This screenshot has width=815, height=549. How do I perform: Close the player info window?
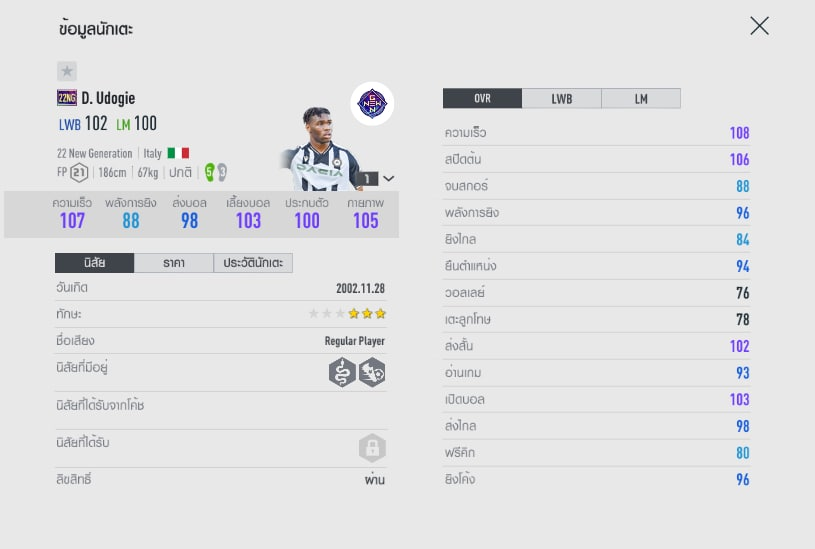point(760,26)
